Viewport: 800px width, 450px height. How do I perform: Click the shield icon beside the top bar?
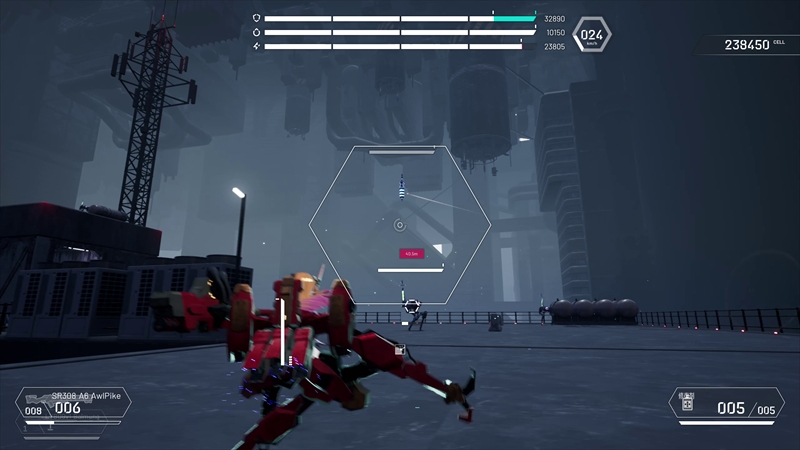[x=256, y=18]
